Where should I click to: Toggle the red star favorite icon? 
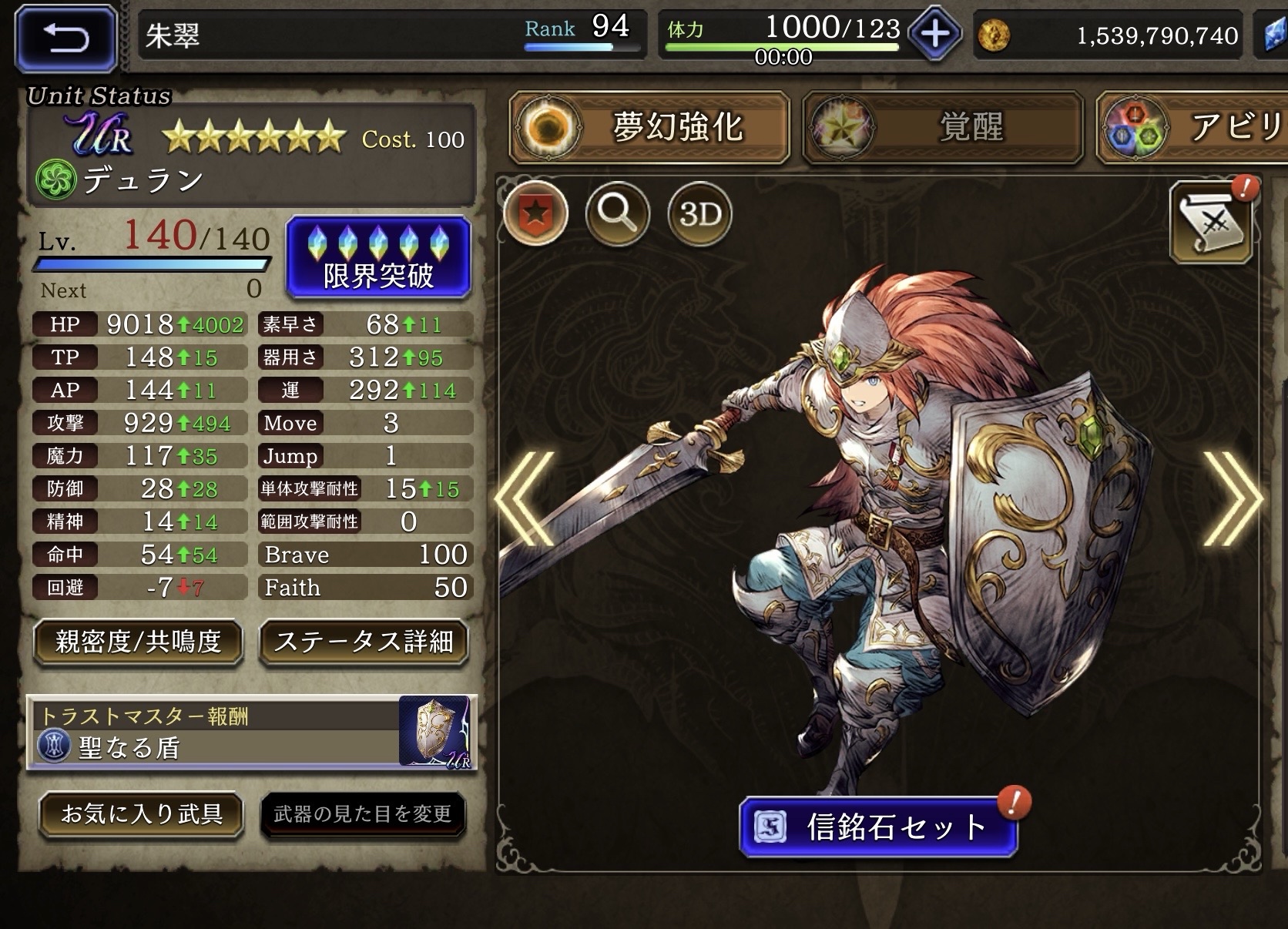(x=536, y=213)
